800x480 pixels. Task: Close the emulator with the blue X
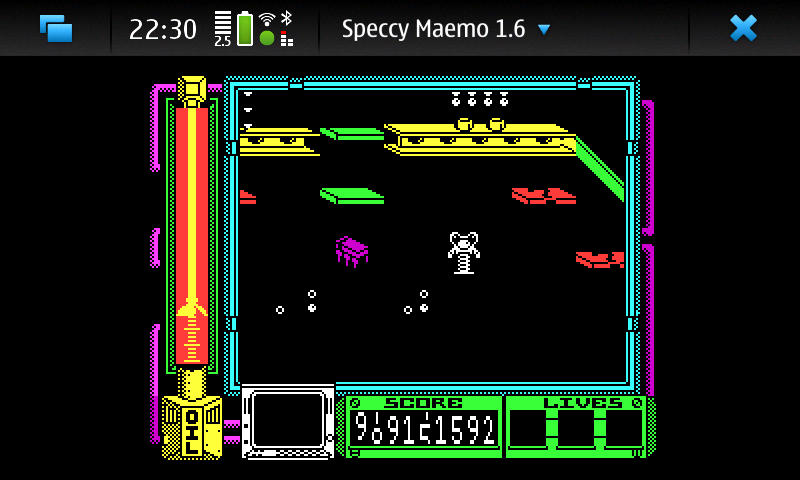pos(743,28)
